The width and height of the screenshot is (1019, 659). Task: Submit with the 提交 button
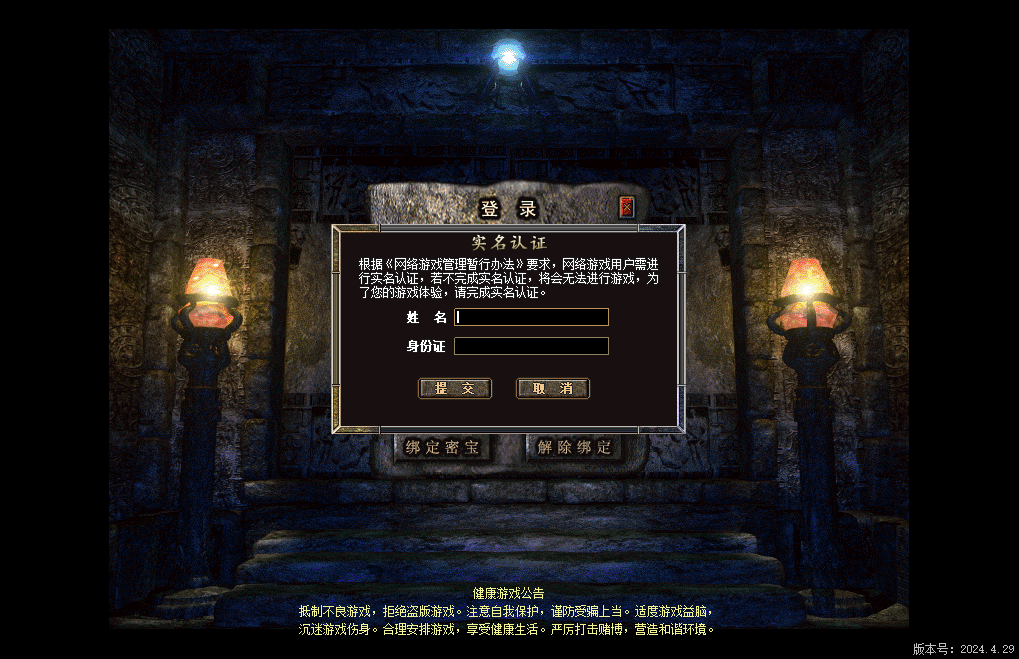pyautogui.click(x=454, y=388)
